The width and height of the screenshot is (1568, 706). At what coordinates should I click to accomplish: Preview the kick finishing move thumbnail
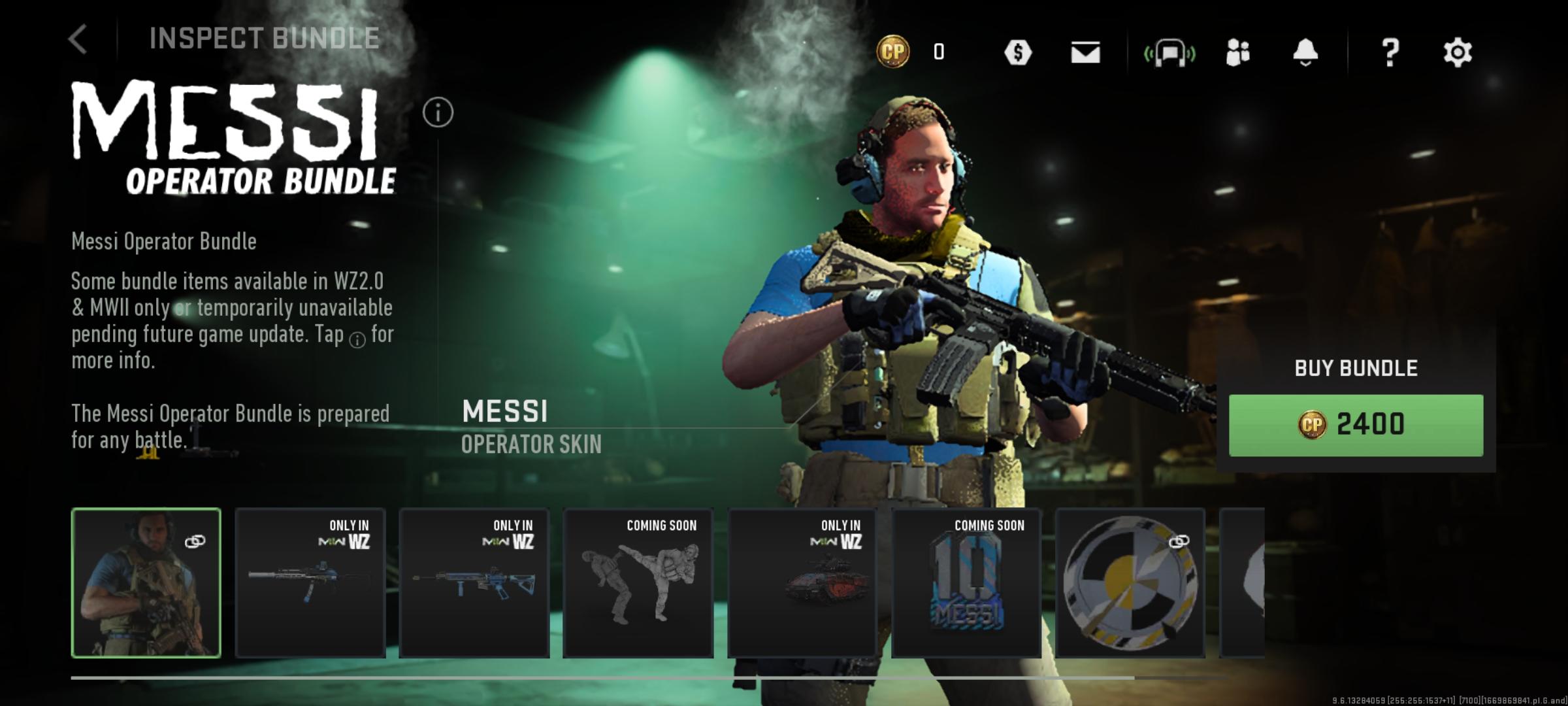click(638, 583)
